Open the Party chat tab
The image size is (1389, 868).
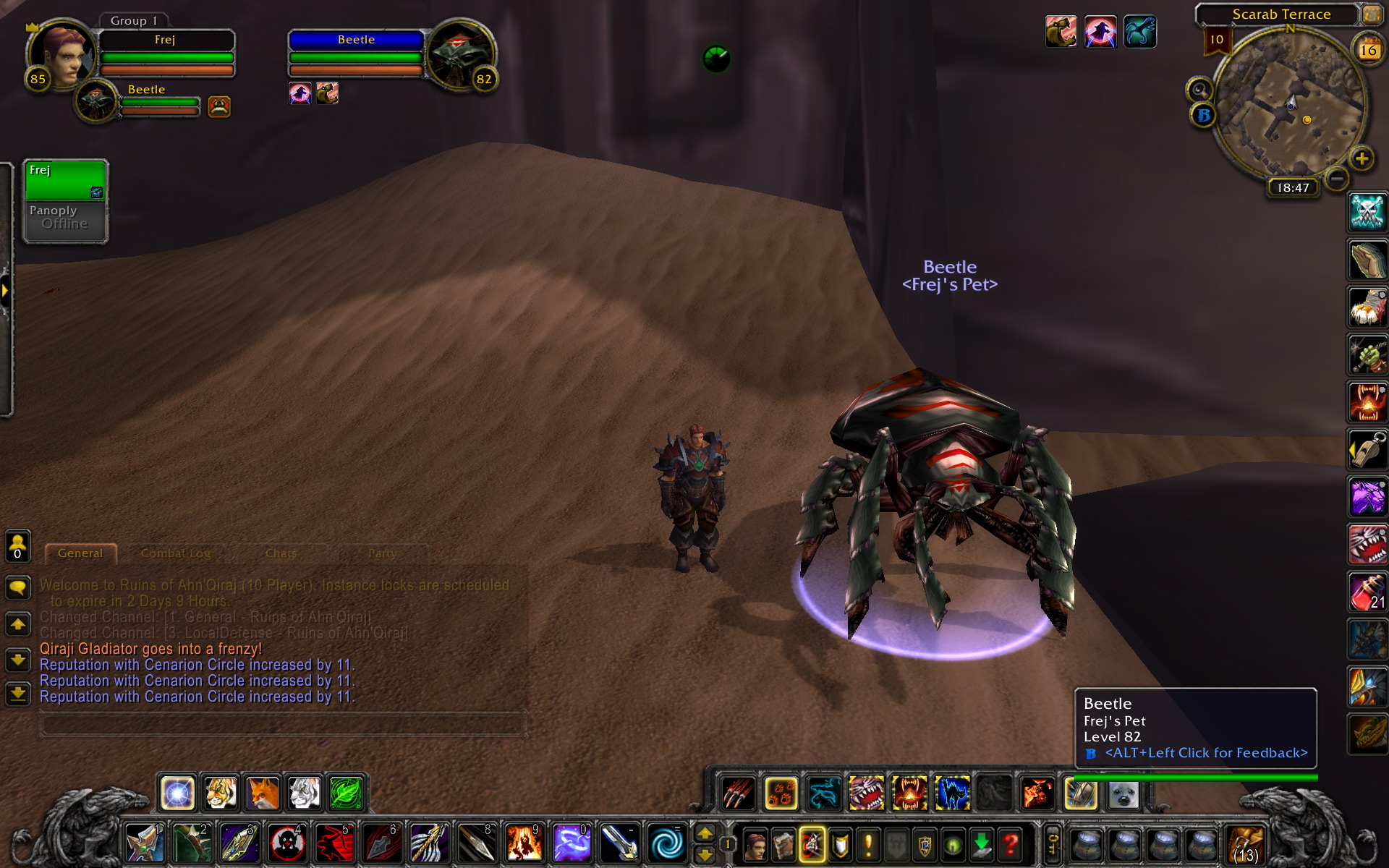(x=381, y=553)
